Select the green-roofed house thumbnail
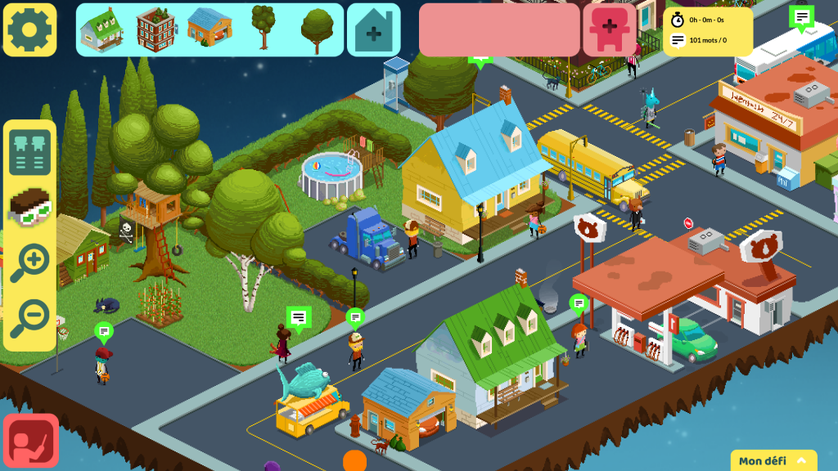838x471 pixels. pyautogui.click(x=102, y=29)
